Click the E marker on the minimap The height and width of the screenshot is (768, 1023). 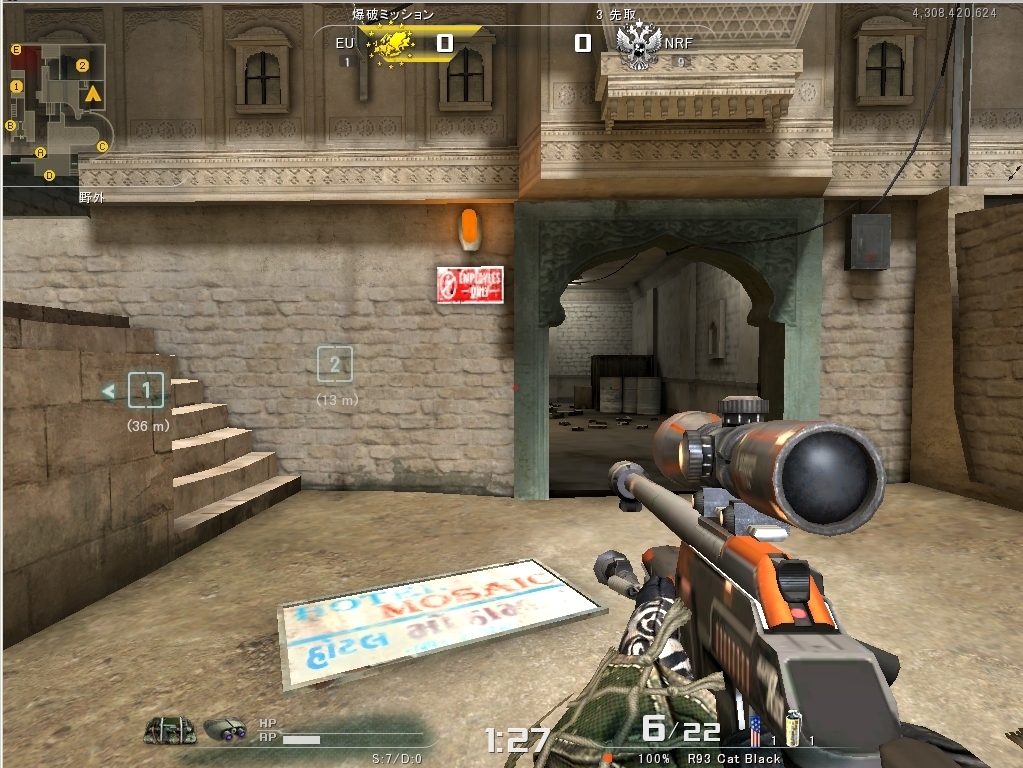click(x=16, y=49)
